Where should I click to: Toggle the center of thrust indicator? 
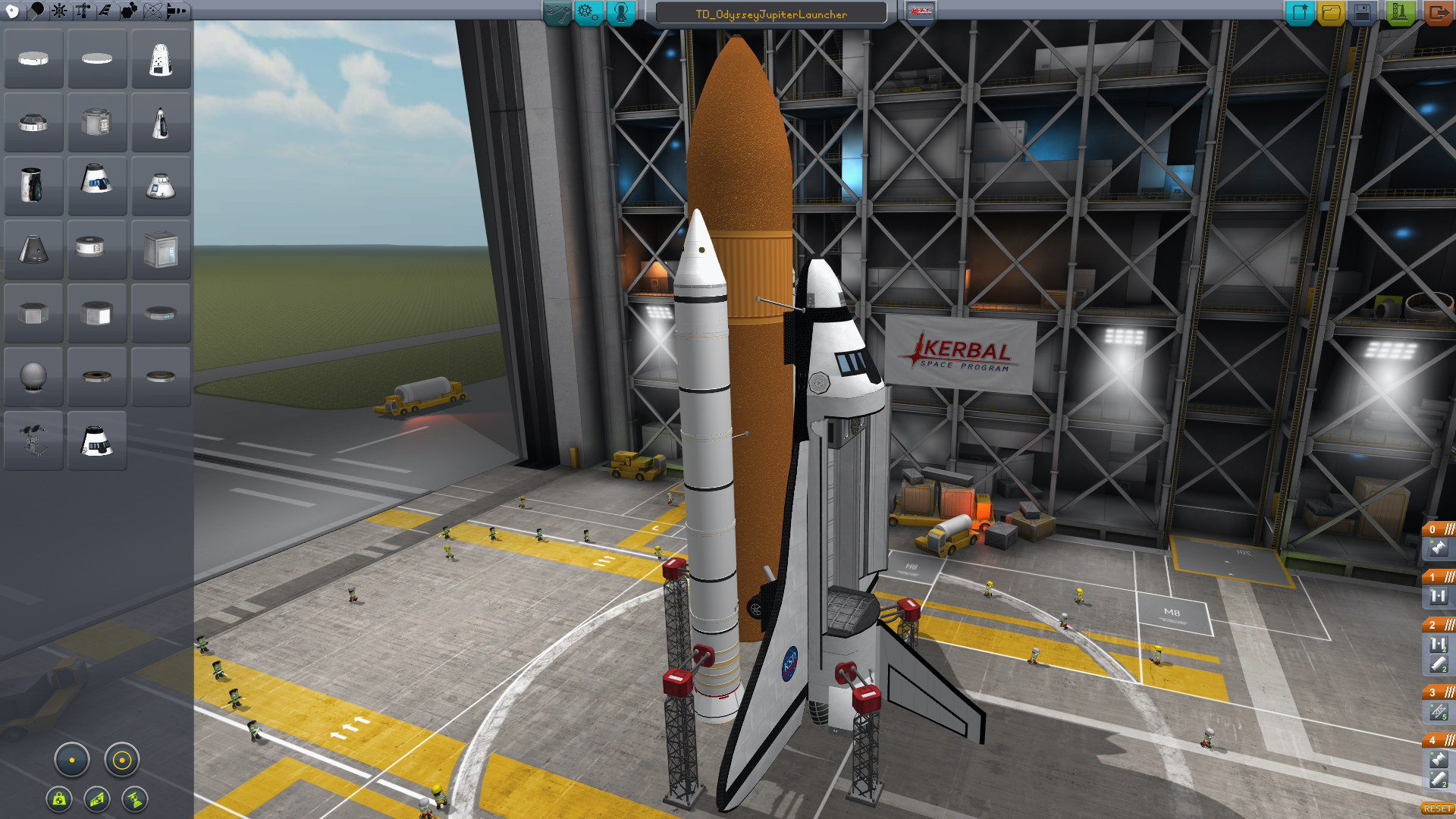click(x=135, y=799)
